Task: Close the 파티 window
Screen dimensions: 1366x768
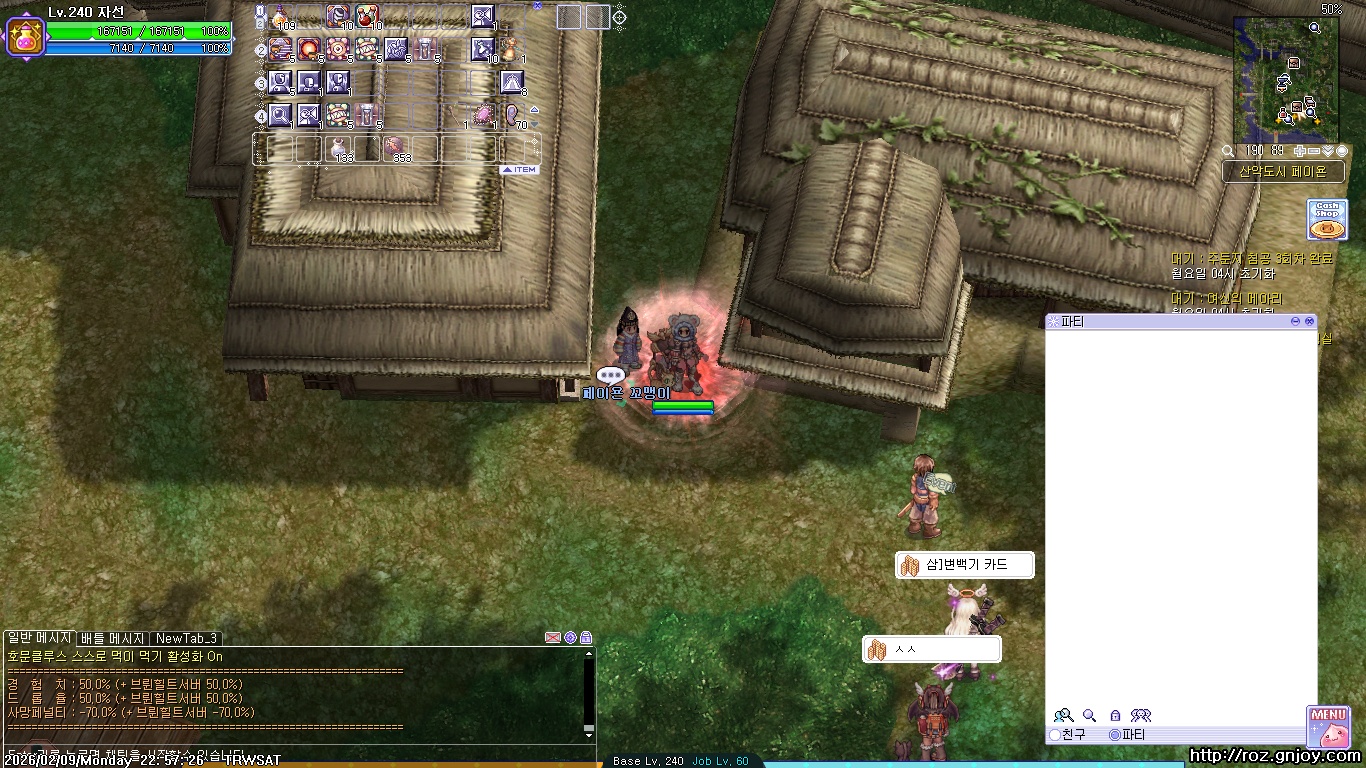Action: tap(1309, 321)
